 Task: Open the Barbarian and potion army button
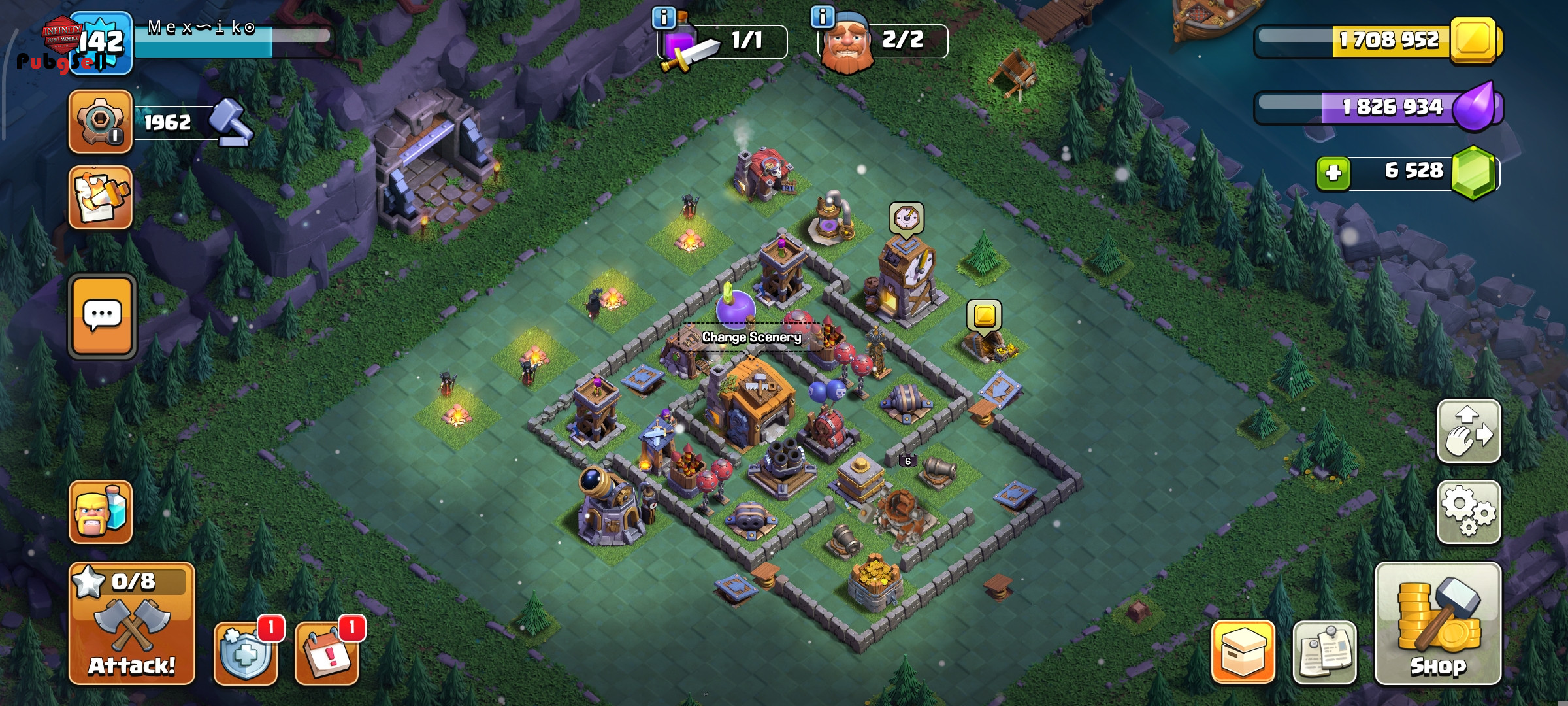click(x=101, y=512)
